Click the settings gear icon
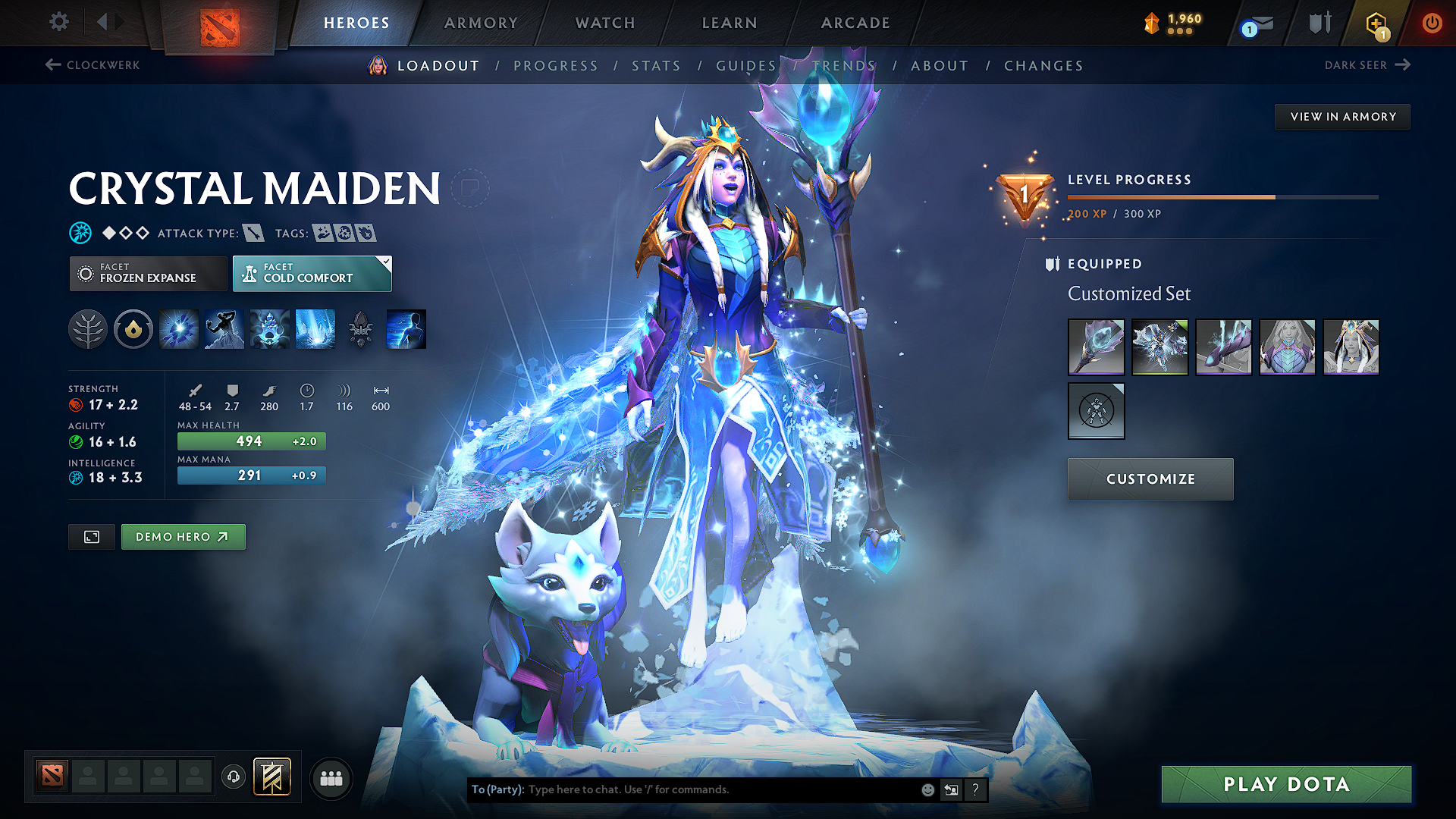The image size is (1456, 819). [x=58, y=22]
